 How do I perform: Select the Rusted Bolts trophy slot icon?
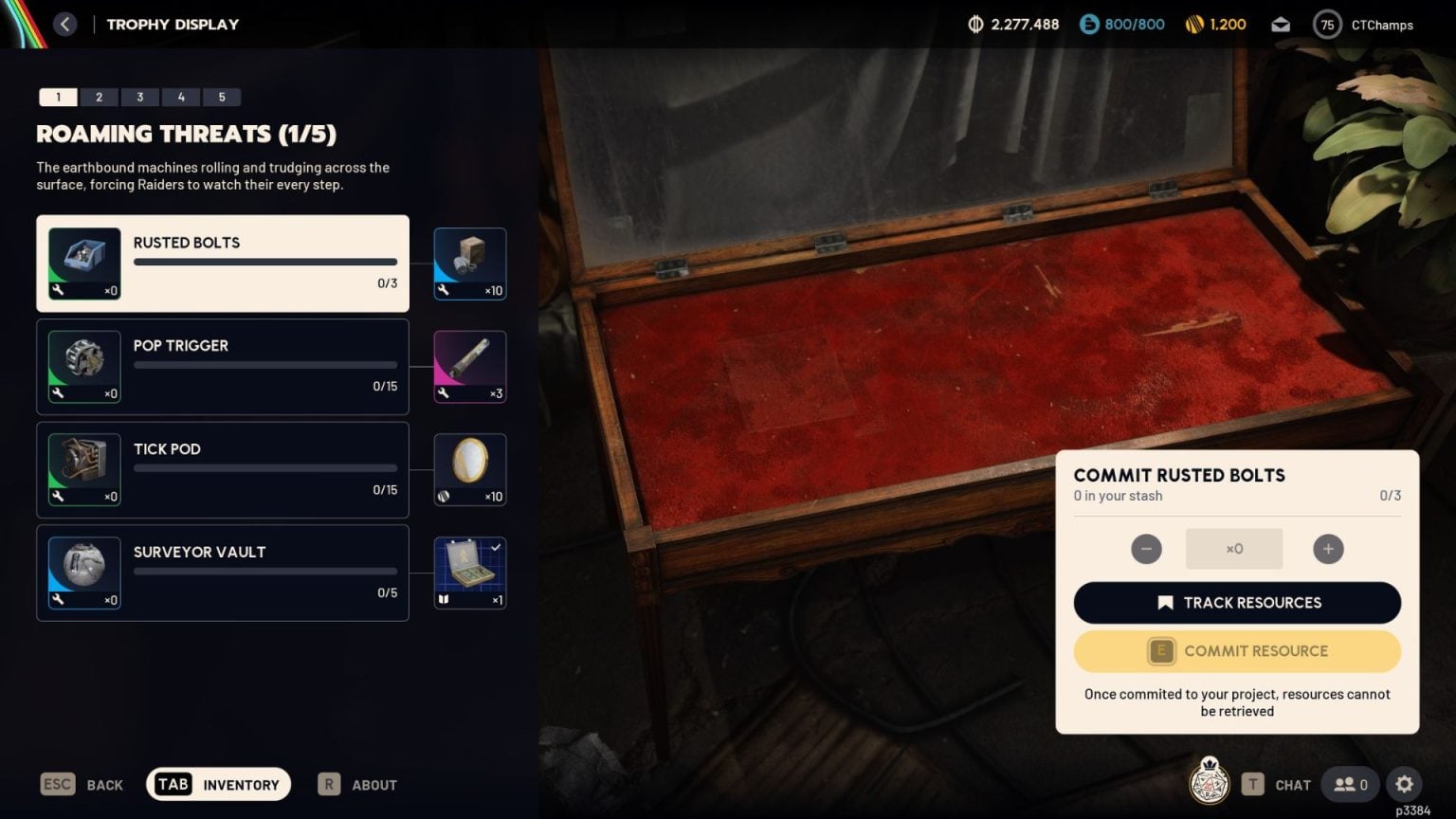(x=83, y=263)
